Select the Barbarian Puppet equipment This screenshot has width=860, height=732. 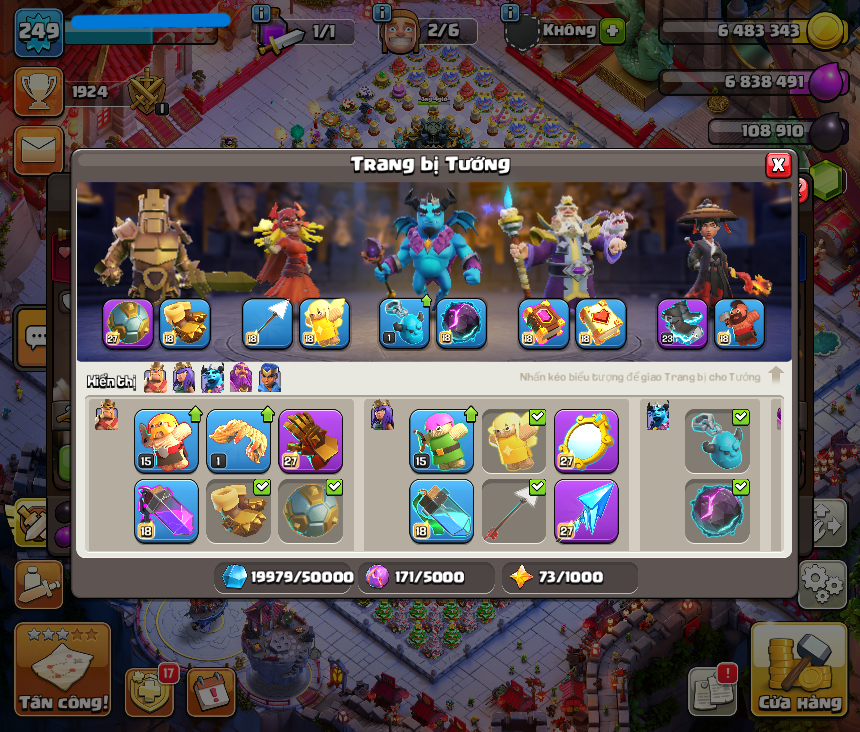point(166,440)
